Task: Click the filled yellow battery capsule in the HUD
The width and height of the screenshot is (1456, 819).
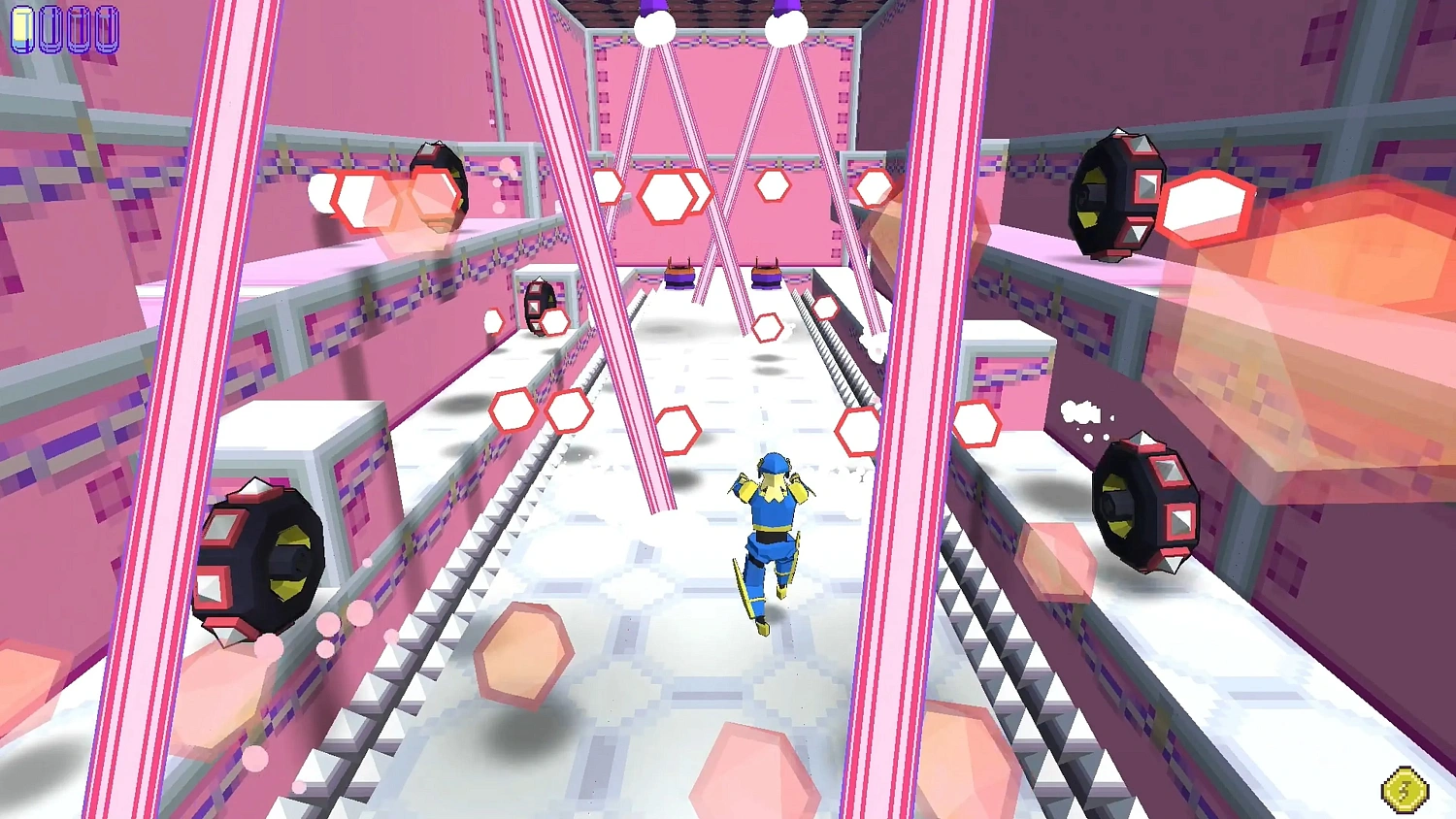Action: [x=22, y=27]
